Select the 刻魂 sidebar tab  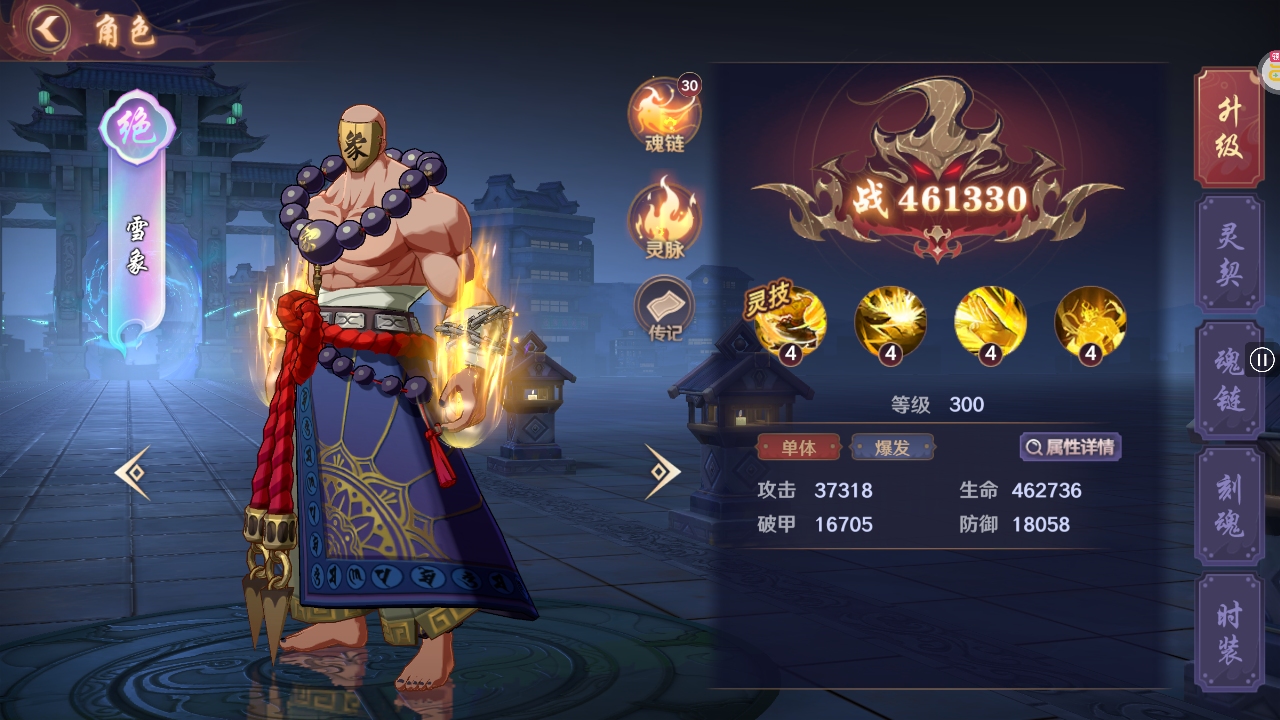pyautogui.click(x=1227, y=506)
